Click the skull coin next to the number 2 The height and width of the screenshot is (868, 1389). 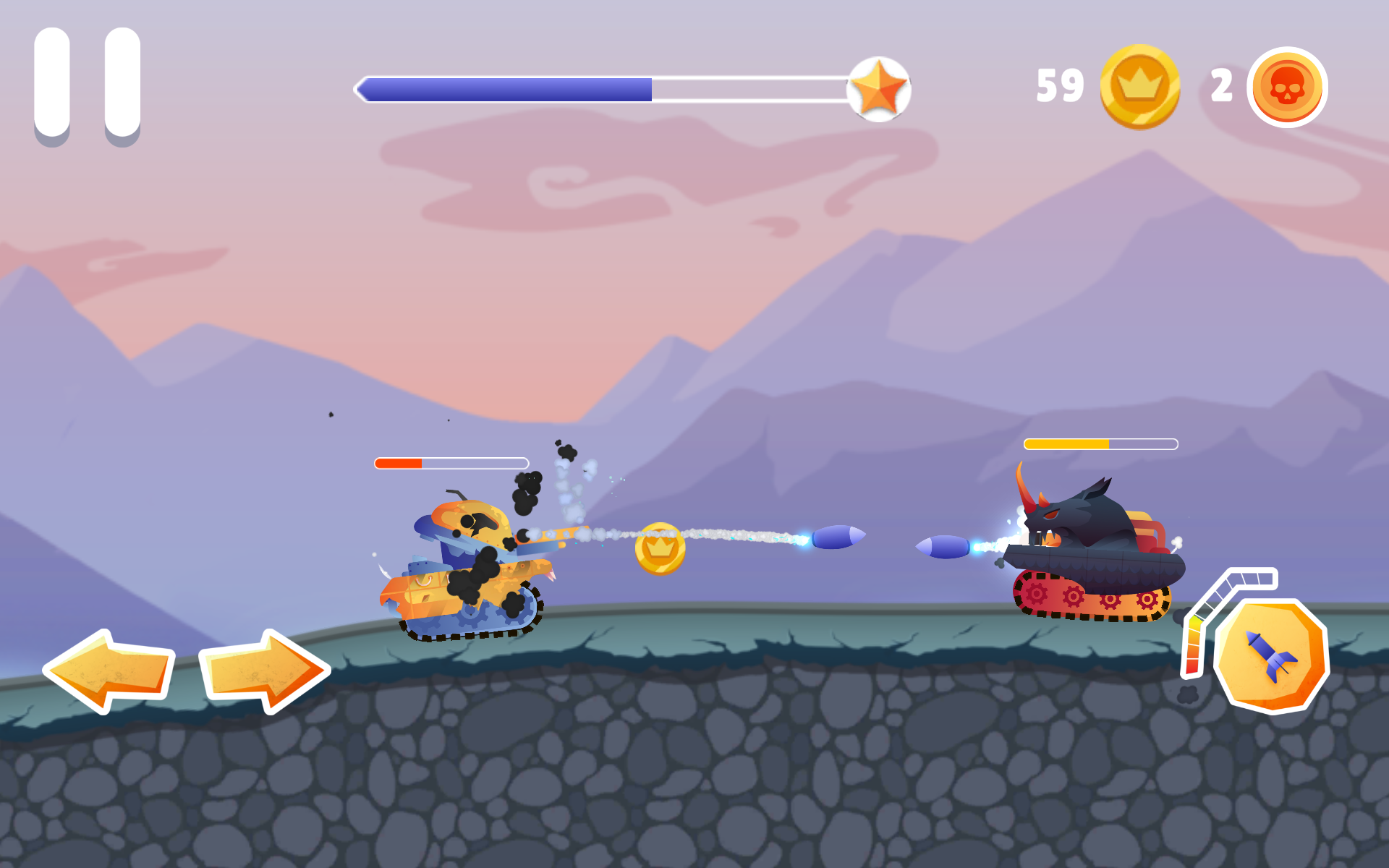pos(1288,86)
